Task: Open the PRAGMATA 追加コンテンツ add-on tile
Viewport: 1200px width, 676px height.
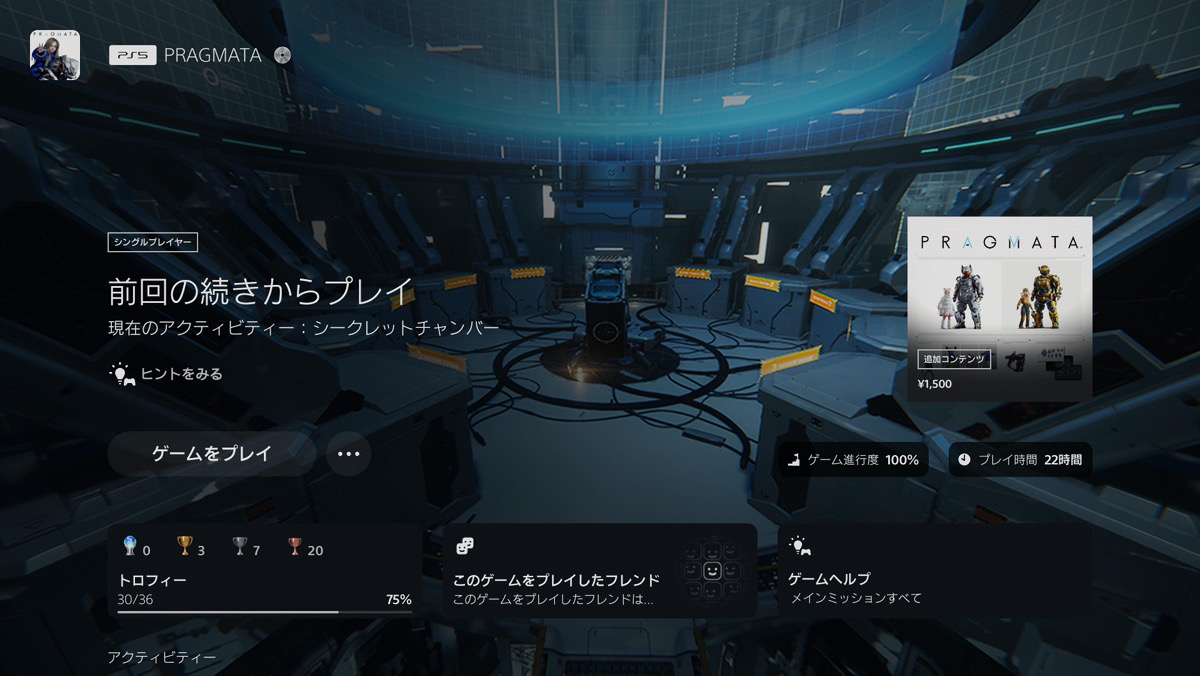Action: coord(999,308)
